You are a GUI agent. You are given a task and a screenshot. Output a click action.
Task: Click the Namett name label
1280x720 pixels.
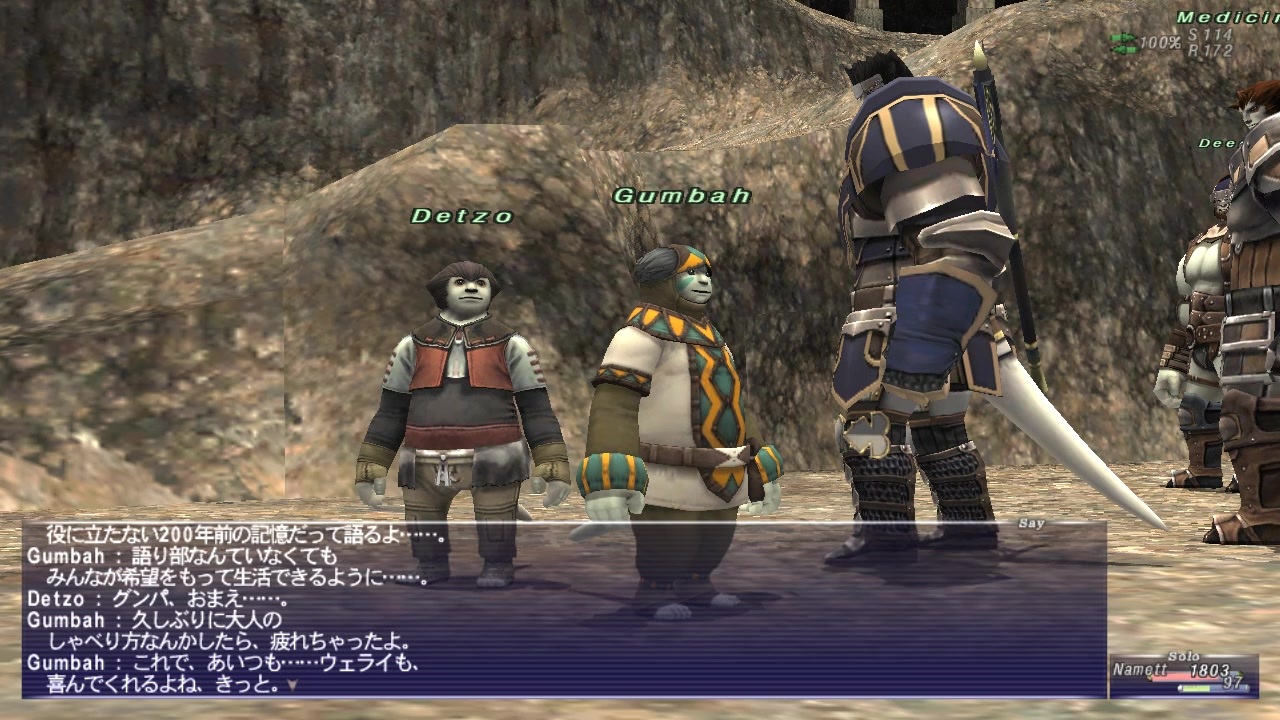click(x=1140, y=669)
